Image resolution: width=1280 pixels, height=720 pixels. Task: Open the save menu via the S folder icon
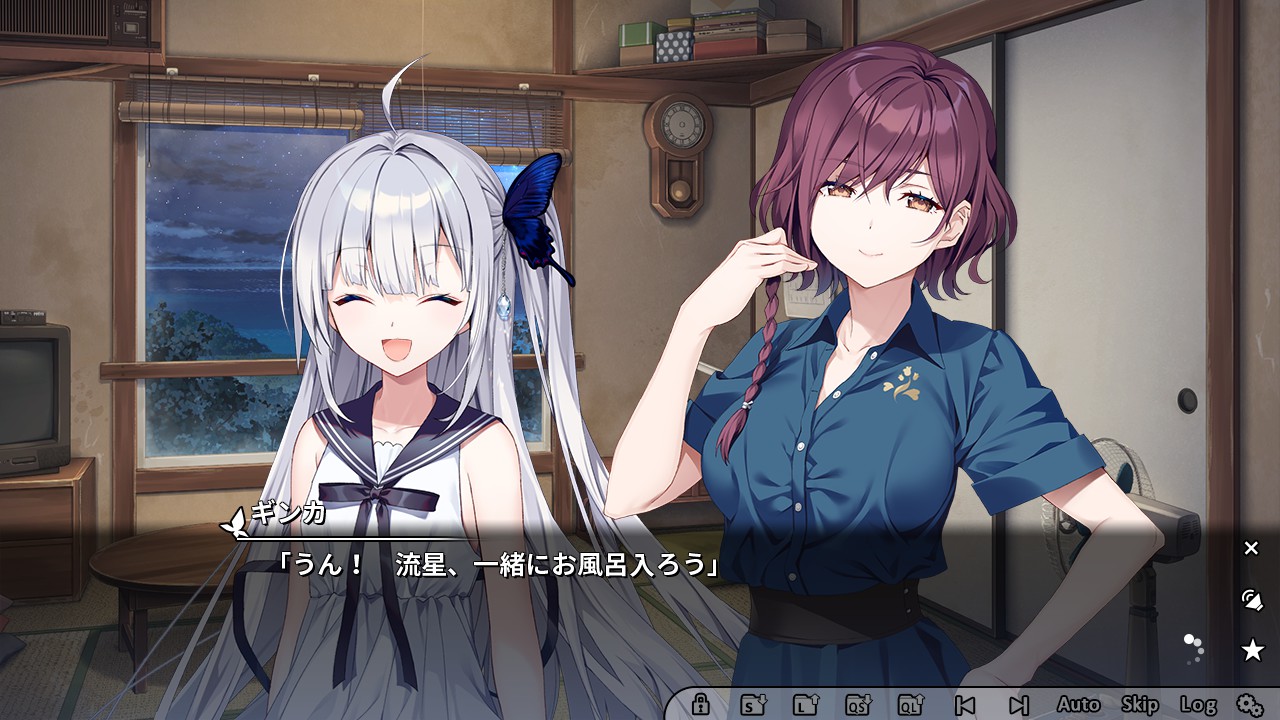point(753,705)
